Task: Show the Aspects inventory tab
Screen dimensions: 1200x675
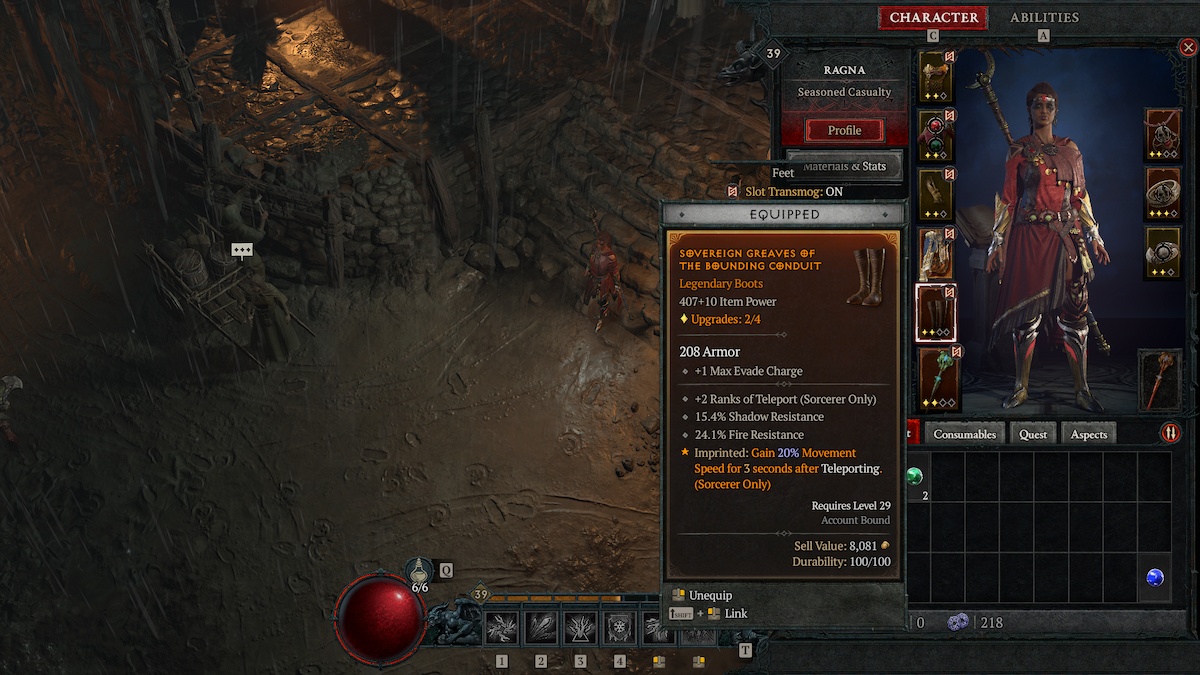Action: click(1089, 434)
